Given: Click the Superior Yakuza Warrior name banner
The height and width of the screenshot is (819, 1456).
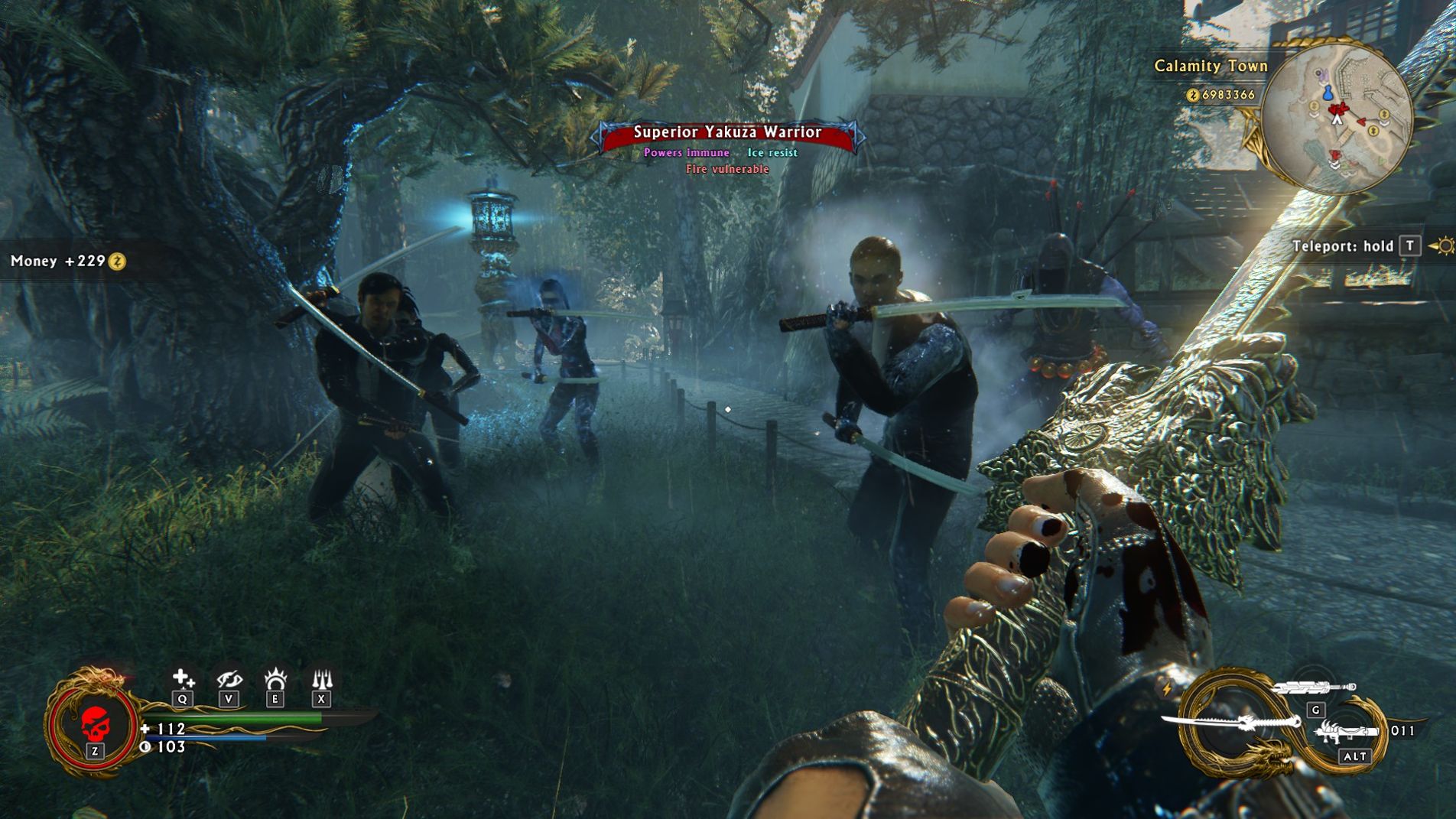Looking at the screenshot, I should coord(727,133).
